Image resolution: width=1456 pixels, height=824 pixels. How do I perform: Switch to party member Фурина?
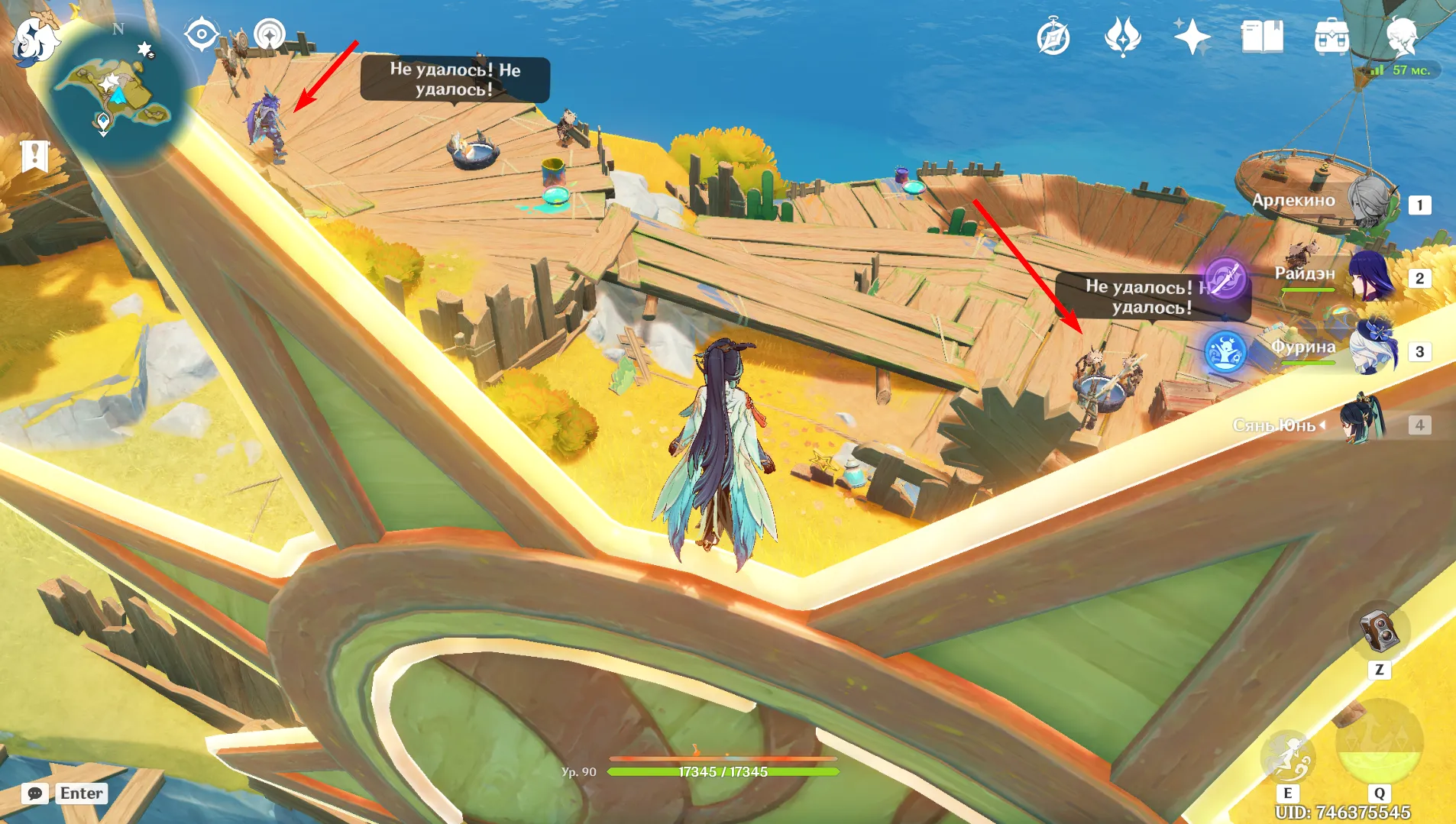pyautogui.click(x=1372, y=350)
